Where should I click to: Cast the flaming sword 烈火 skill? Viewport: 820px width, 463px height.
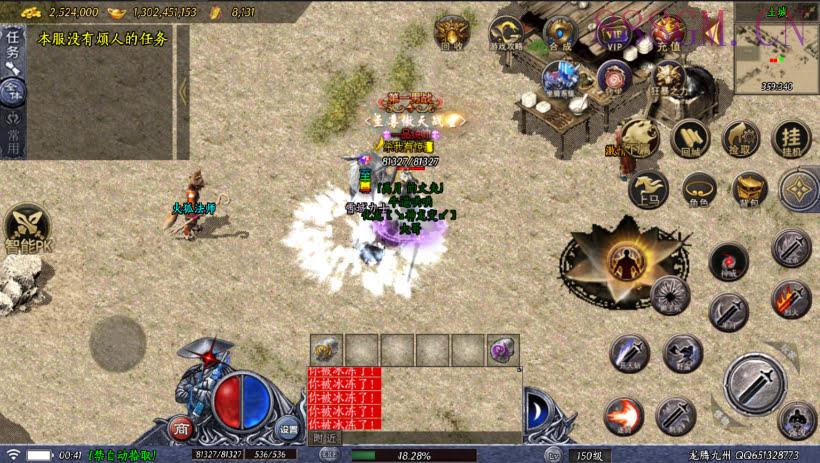coord(790,299)
